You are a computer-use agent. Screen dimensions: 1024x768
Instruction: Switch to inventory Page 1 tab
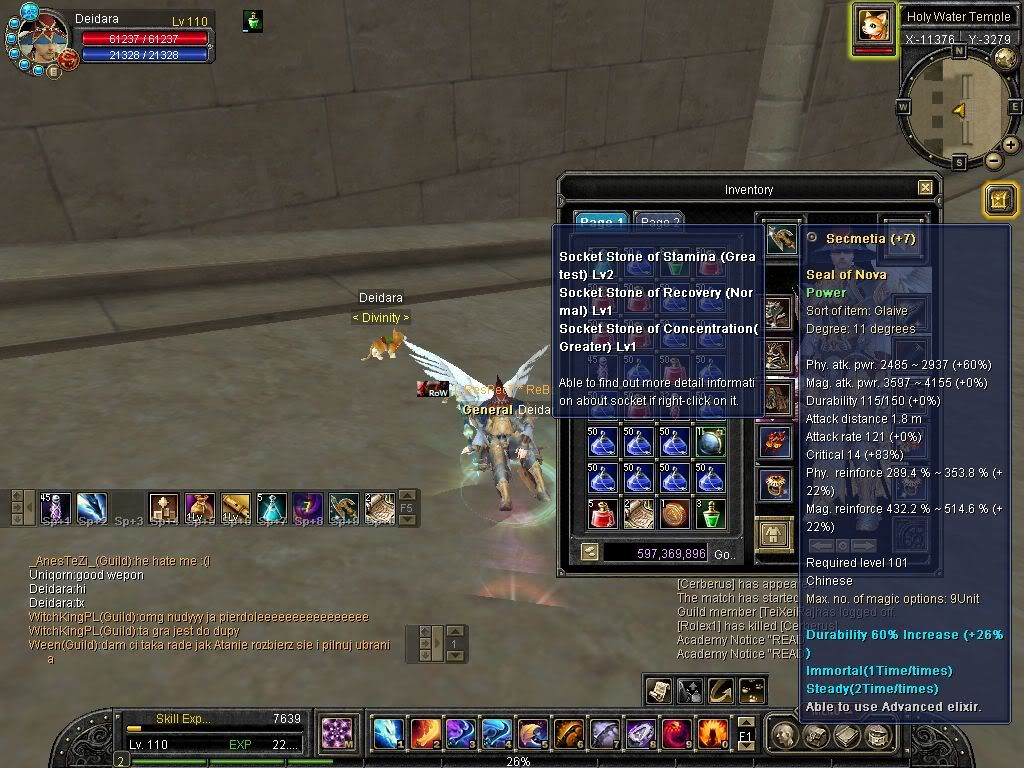[x=601, y=222]
